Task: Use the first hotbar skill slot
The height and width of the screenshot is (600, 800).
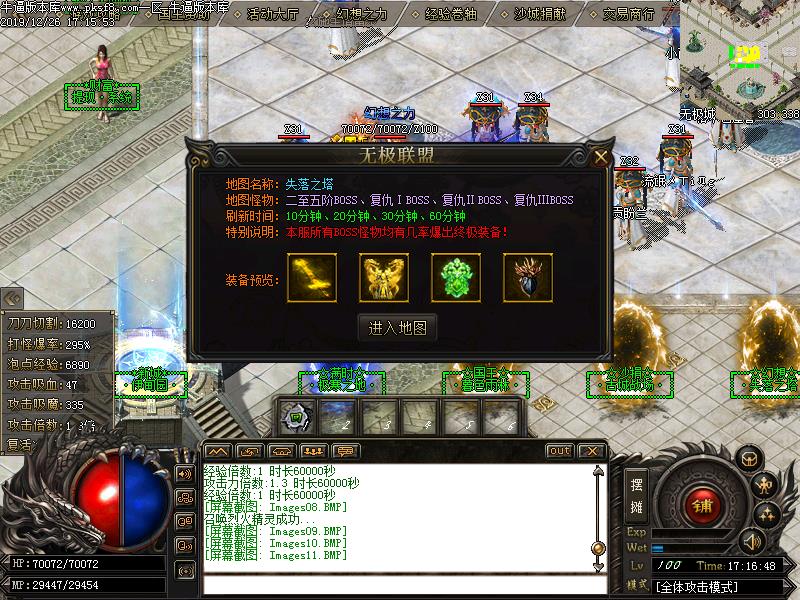Action: [x=297, y=416]
